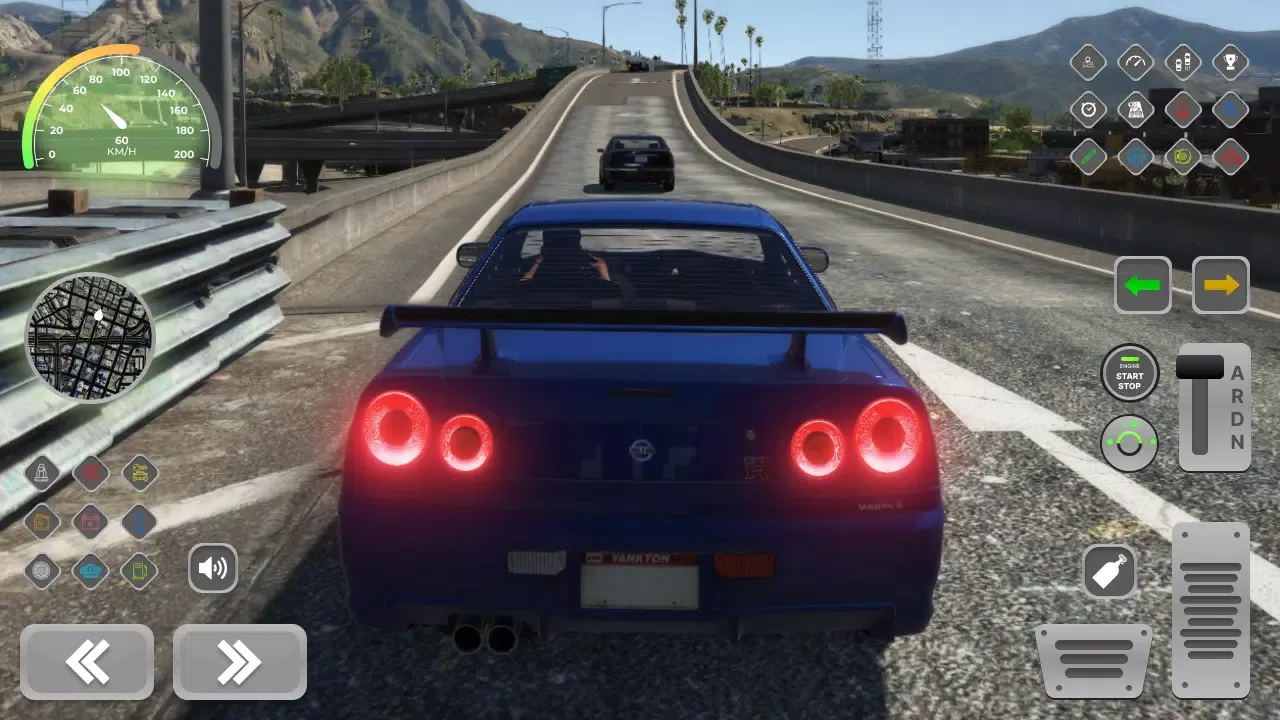The height and width of the screenshot is (720, 1280).
Task: Enable the green left turn signal
Action: coord(1143,285)
